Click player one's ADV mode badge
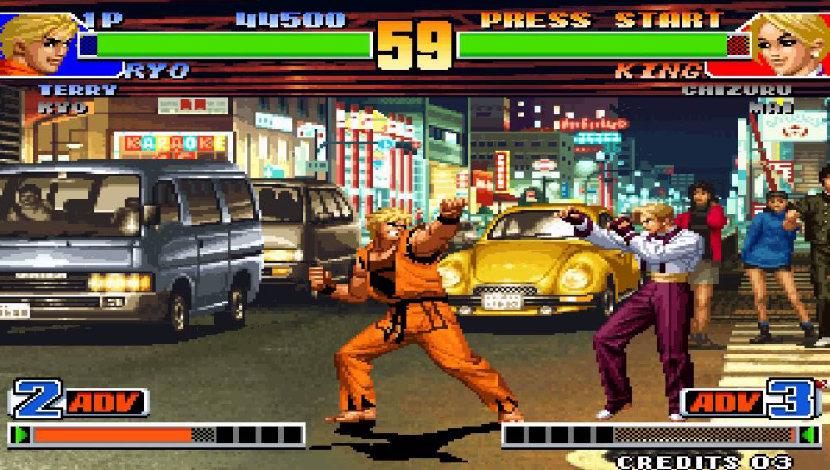 pyautogui.click(x=106, y=402)
